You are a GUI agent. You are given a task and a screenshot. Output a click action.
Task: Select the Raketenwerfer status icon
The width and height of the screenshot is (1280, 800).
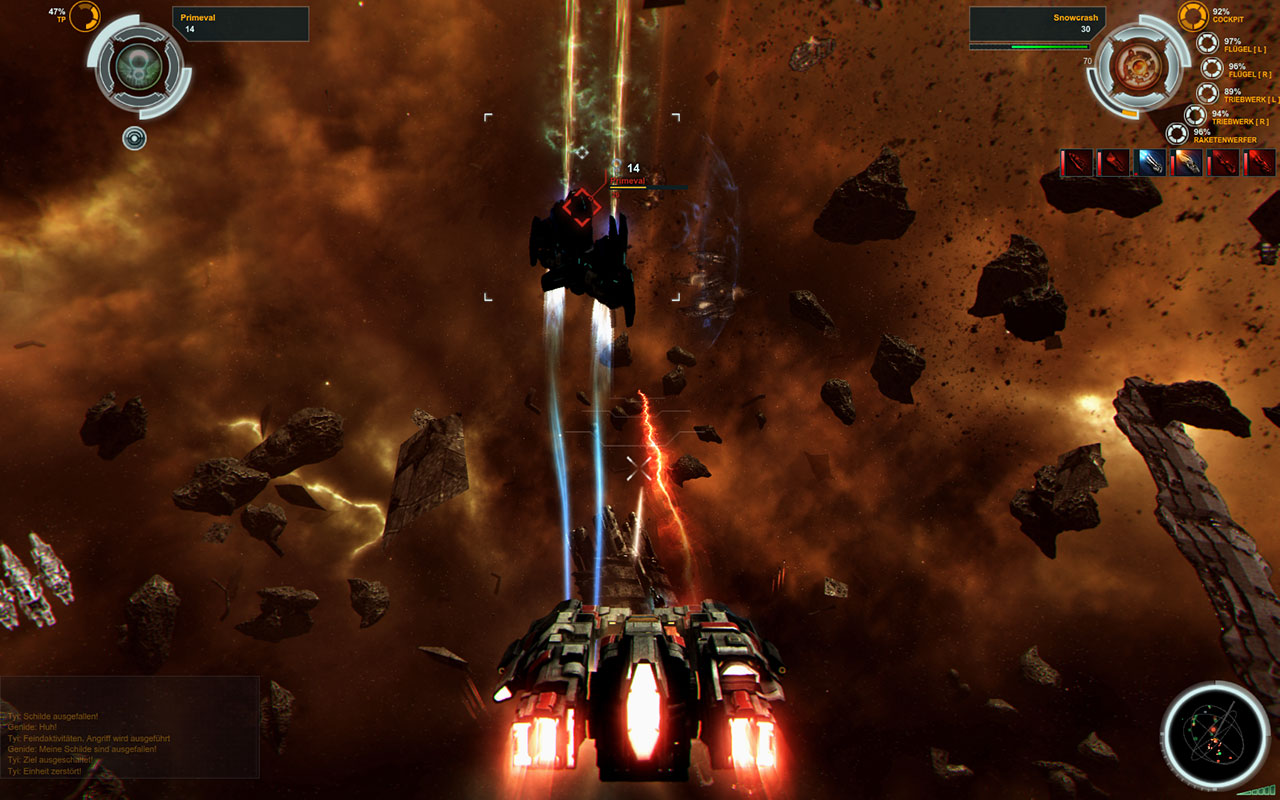1177,132
